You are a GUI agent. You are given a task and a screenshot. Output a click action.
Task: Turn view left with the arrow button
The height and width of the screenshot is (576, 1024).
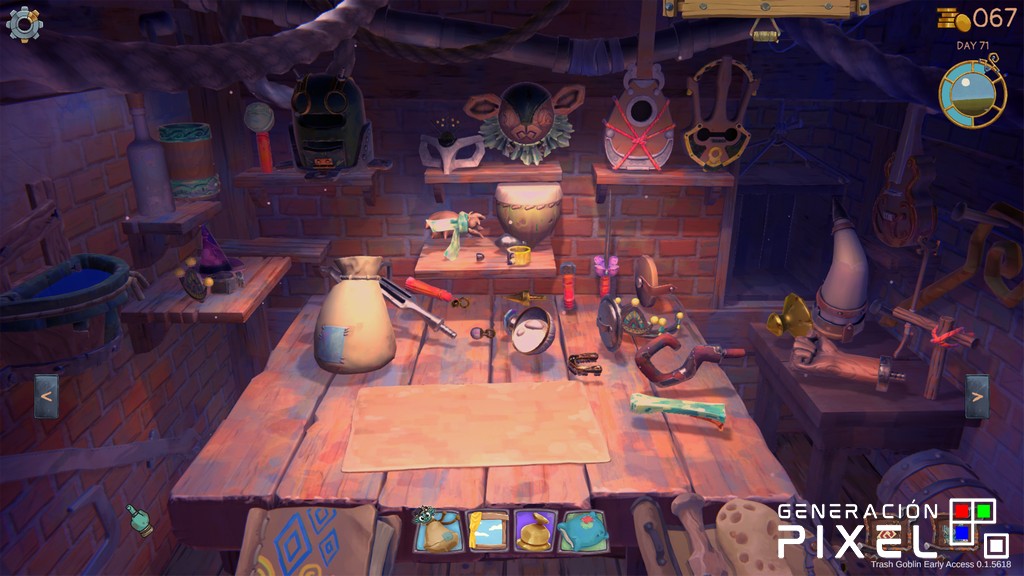coord(46,396)
